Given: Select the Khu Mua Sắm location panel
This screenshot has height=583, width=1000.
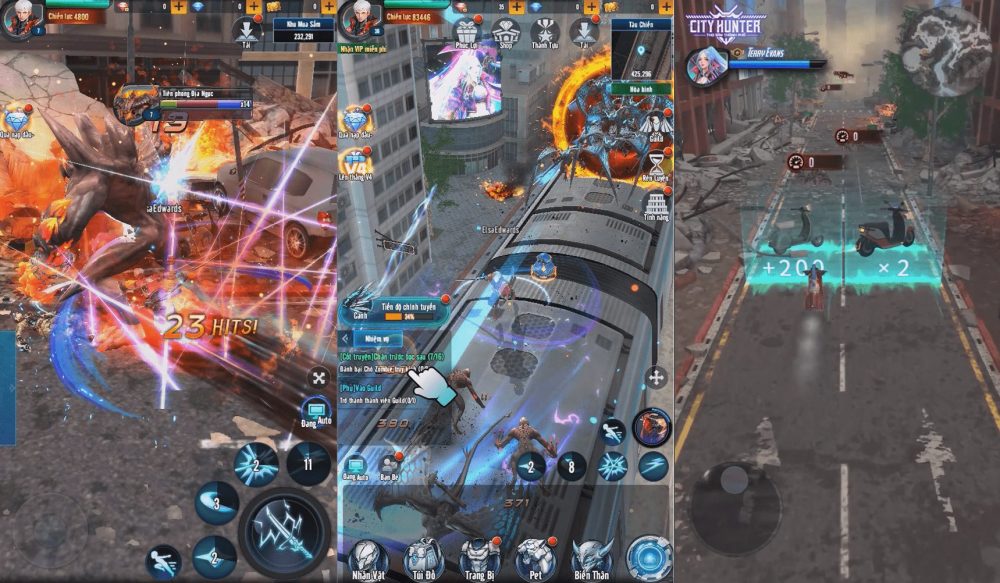Looking at the screenshot, I should [x=300, y=28].
